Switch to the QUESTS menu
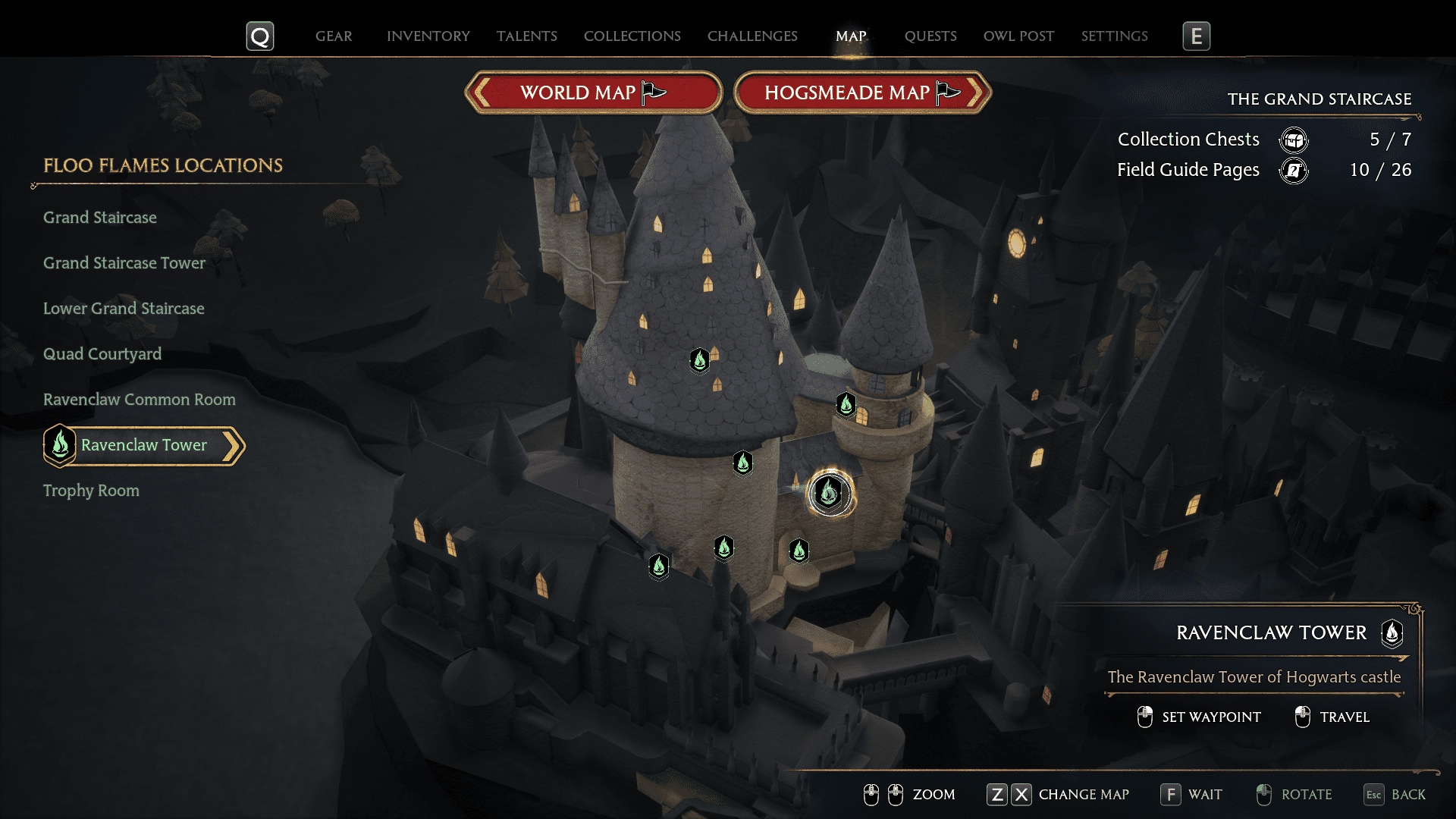This screenshot has height=819, width=1456. click(930, 36)
